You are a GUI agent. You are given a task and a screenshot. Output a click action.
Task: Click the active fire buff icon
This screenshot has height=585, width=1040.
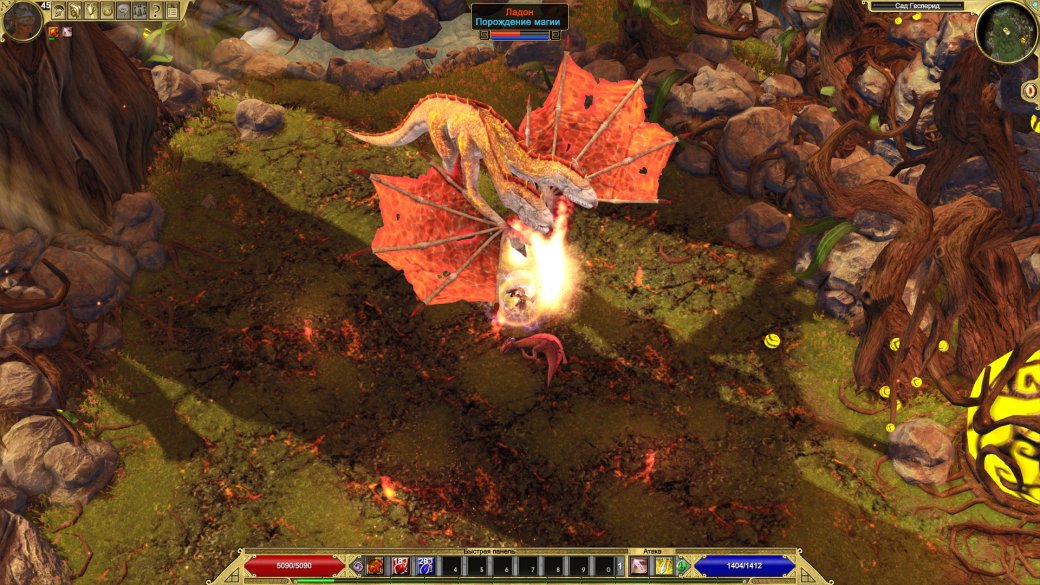pos(53,32)
